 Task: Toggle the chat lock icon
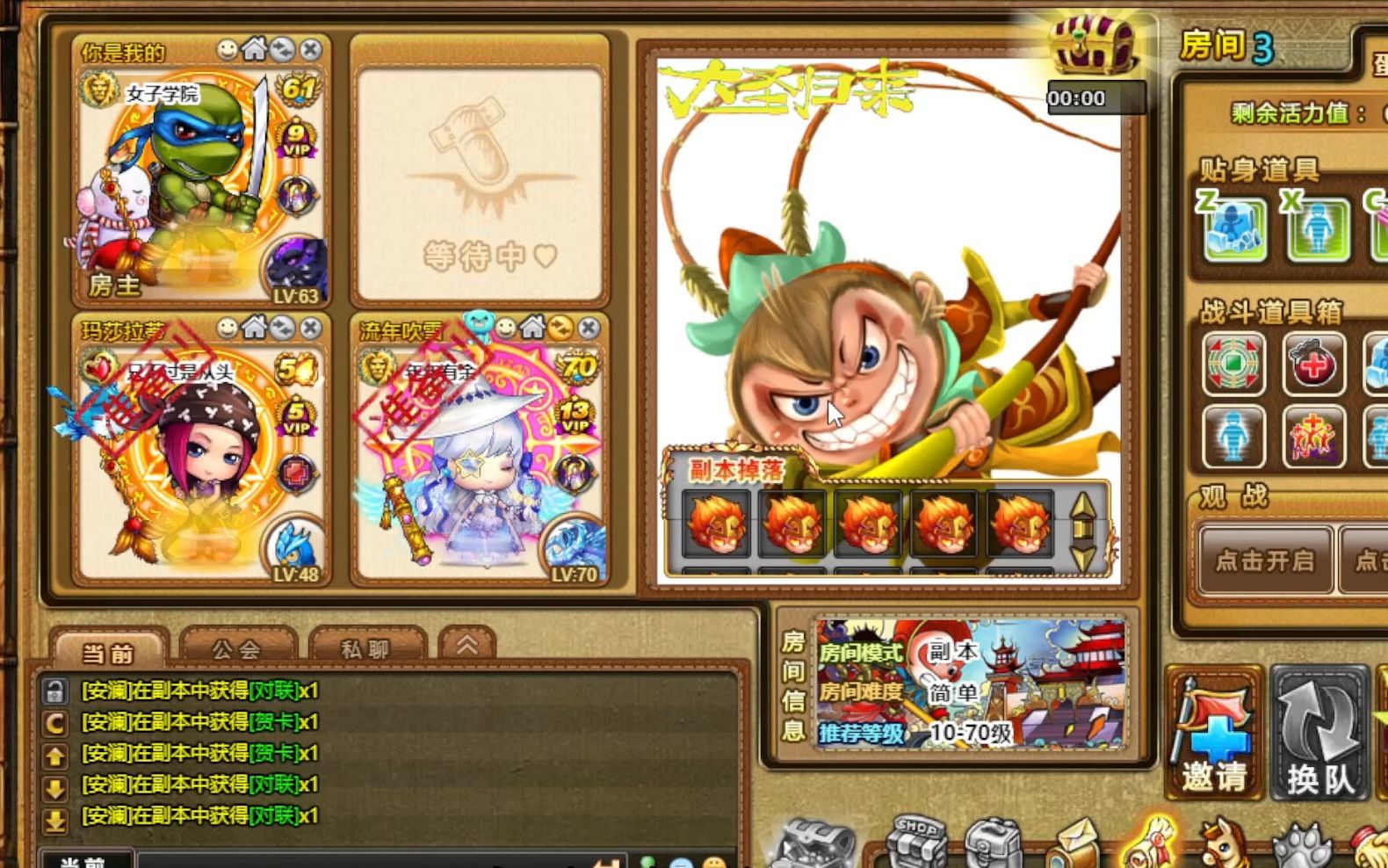click(54, 691)
